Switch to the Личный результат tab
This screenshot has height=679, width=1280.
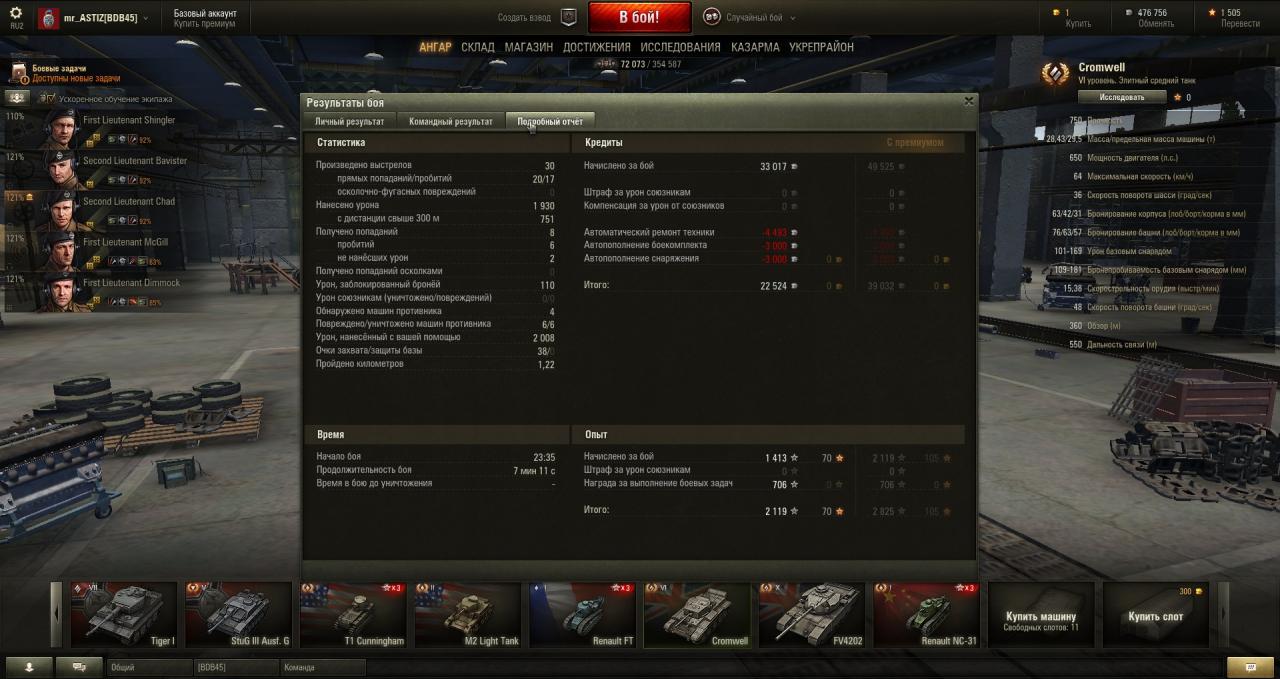pos(349,121)
